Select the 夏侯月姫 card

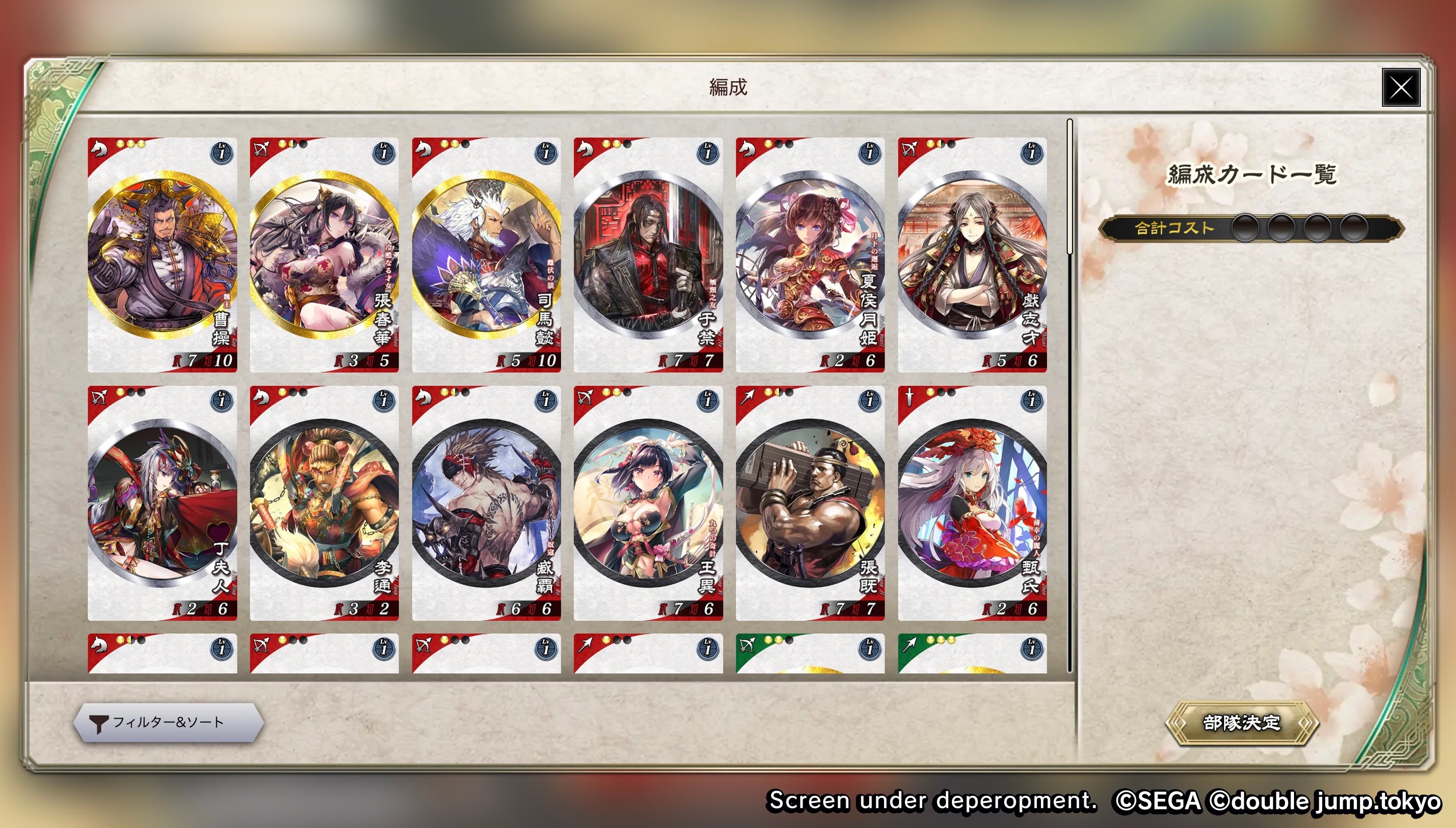[810, 255]
